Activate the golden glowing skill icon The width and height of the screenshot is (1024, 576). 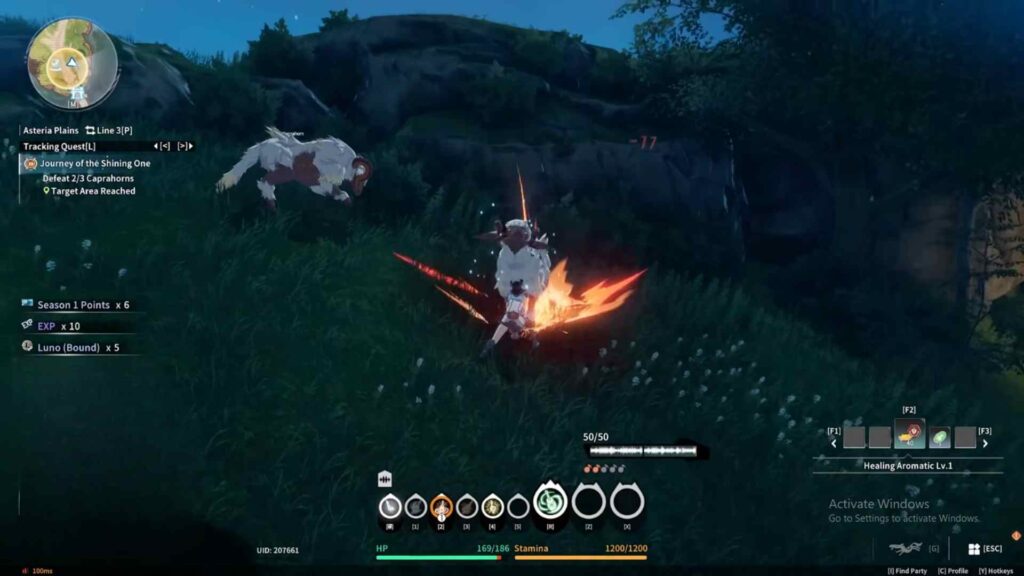tap(492, 507)
